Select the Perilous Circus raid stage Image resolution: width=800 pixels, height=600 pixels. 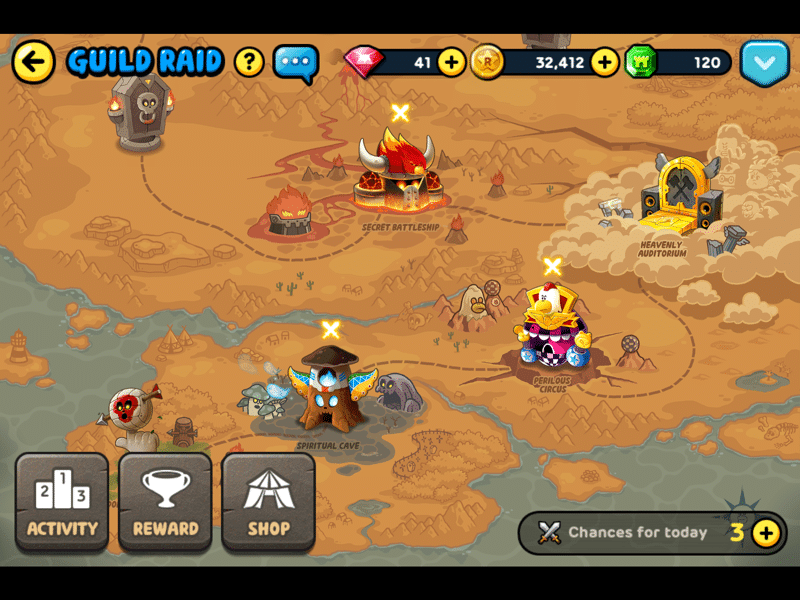[551, 330]
